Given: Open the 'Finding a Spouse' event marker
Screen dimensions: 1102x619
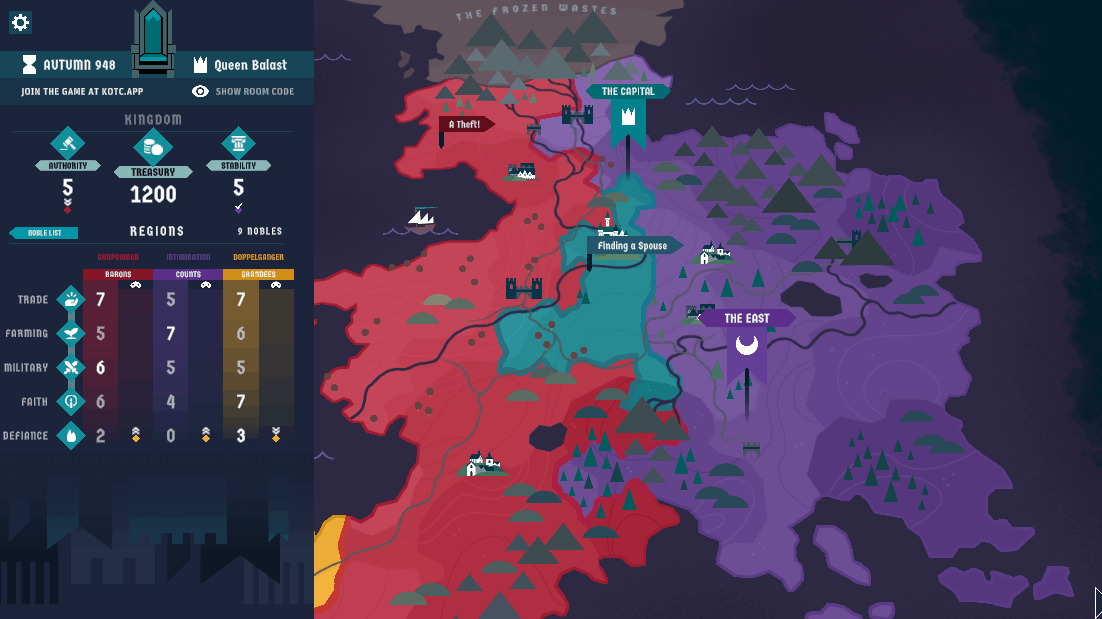Looking at the screenshot, I should (x=634, y=246).
